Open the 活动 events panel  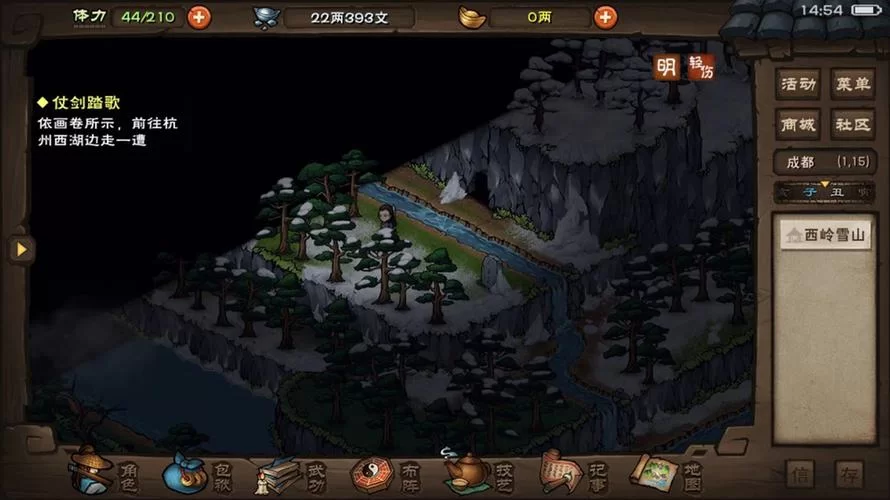798,84
